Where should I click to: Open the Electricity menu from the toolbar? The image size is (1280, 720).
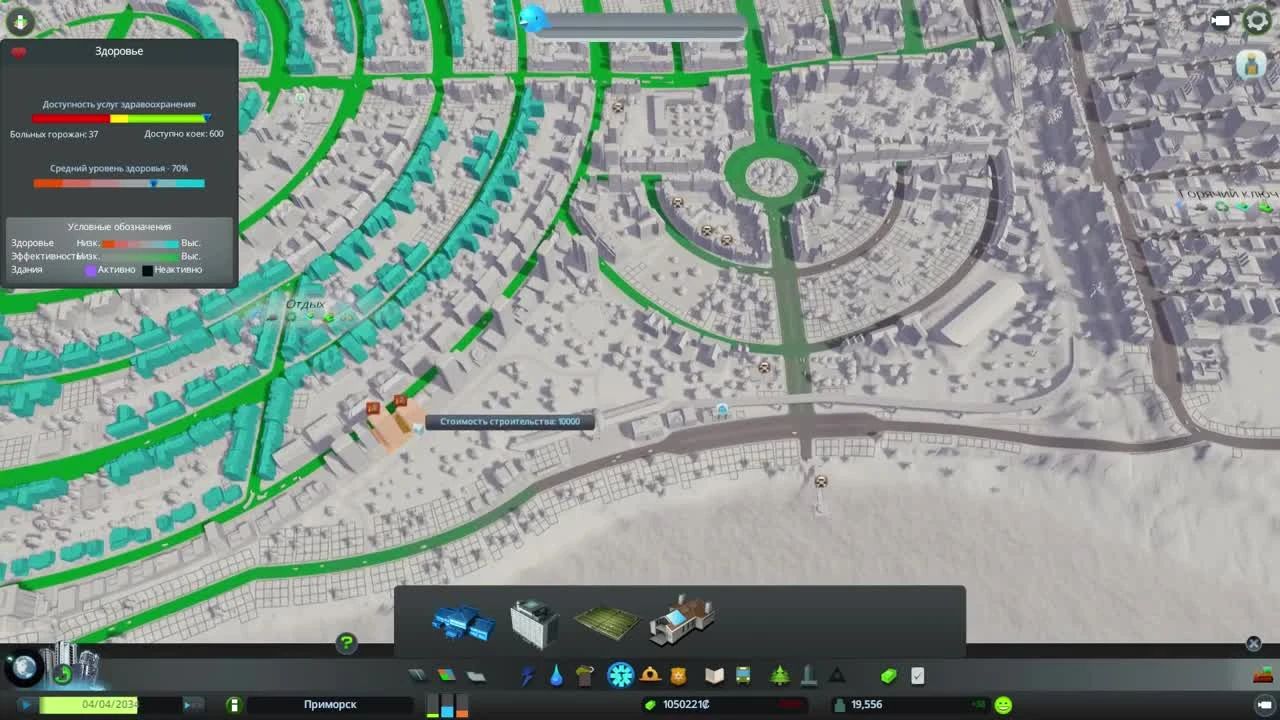pyautogui.click(x=526, y=675)
